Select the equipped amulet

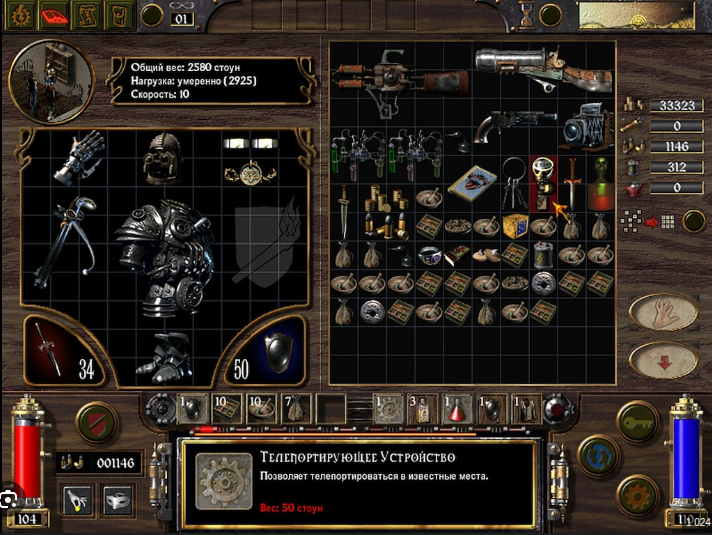tap(246, 172)
